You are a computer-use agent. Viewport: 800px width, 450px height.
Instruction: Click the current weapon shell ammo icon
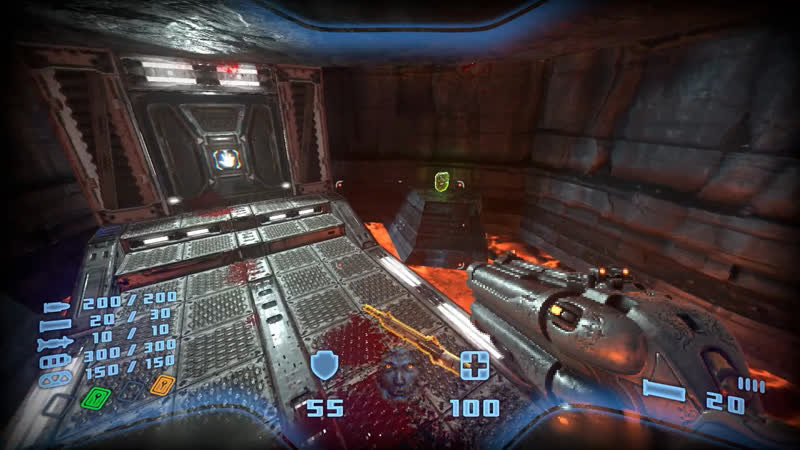[x=664, y=391]
